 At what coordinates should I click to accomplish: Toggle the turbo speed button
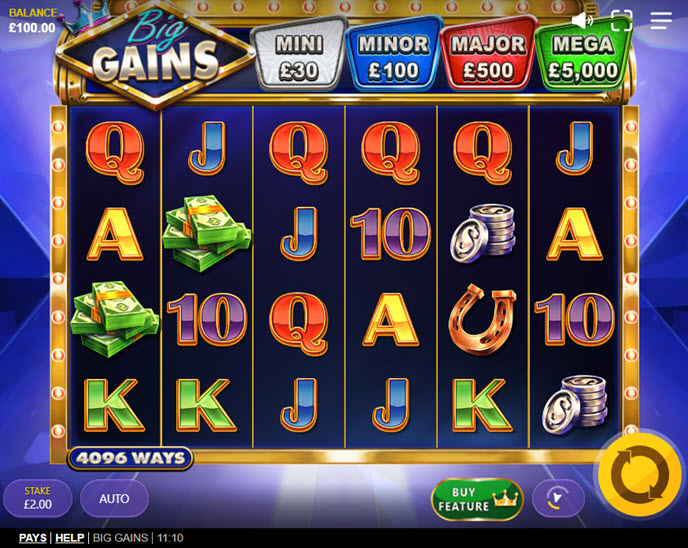(558, 498)
